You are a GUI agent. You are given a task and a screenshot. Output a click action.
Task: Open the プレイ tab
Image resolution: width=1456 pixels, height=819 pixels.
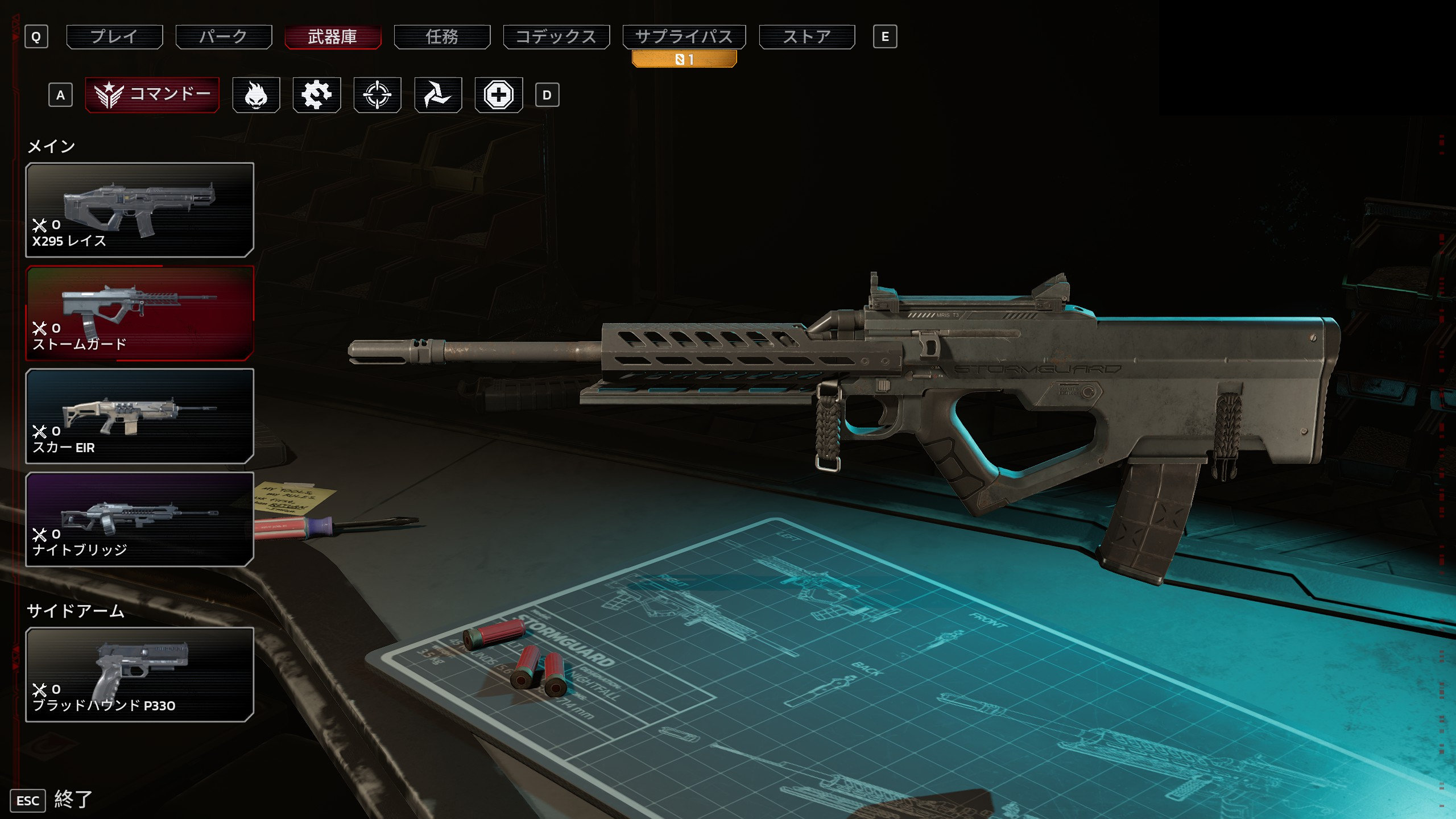[x=114, y=37]
